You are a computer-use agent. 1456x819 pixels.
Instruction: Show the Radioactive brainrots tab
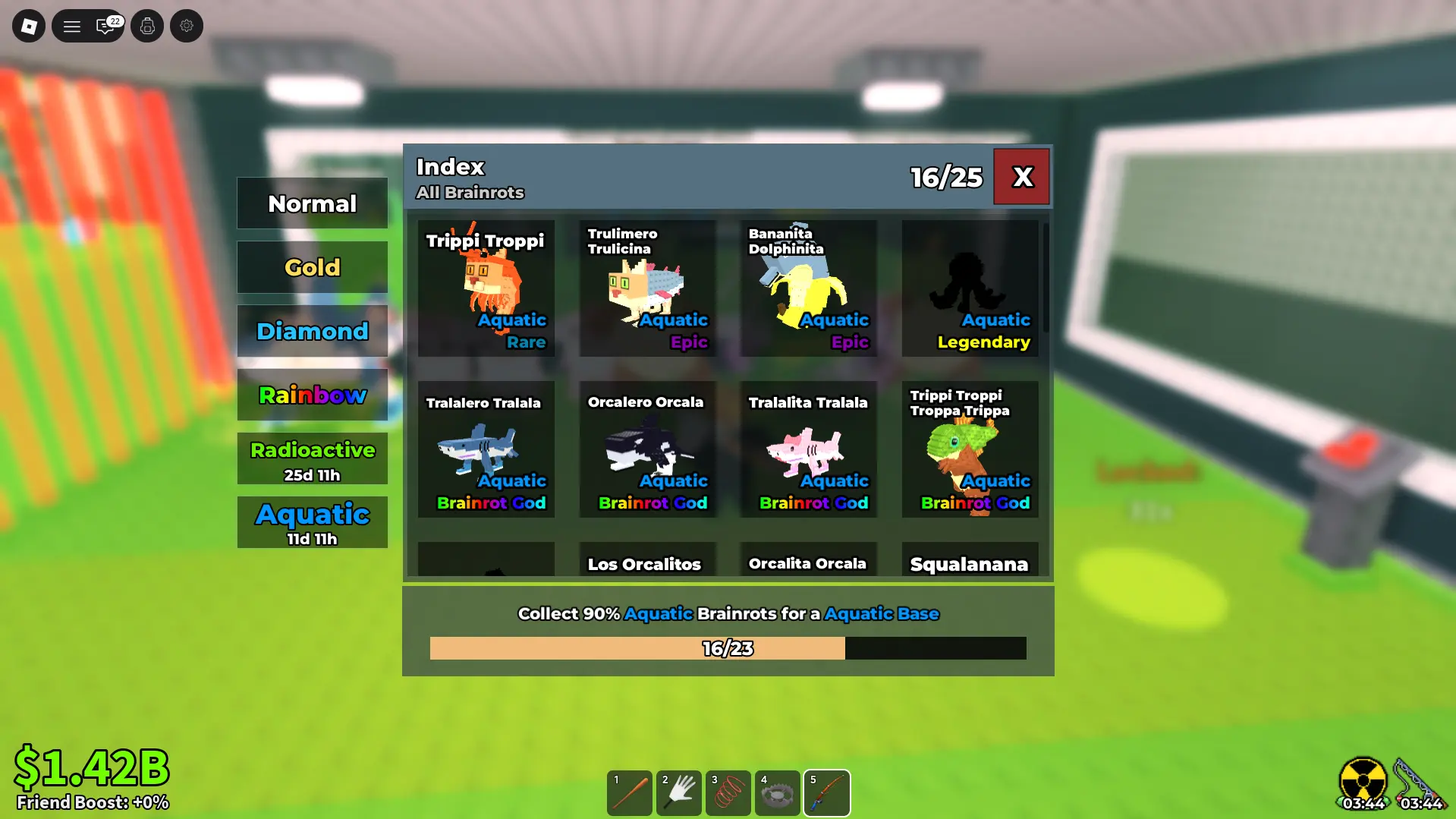point(312,458)
